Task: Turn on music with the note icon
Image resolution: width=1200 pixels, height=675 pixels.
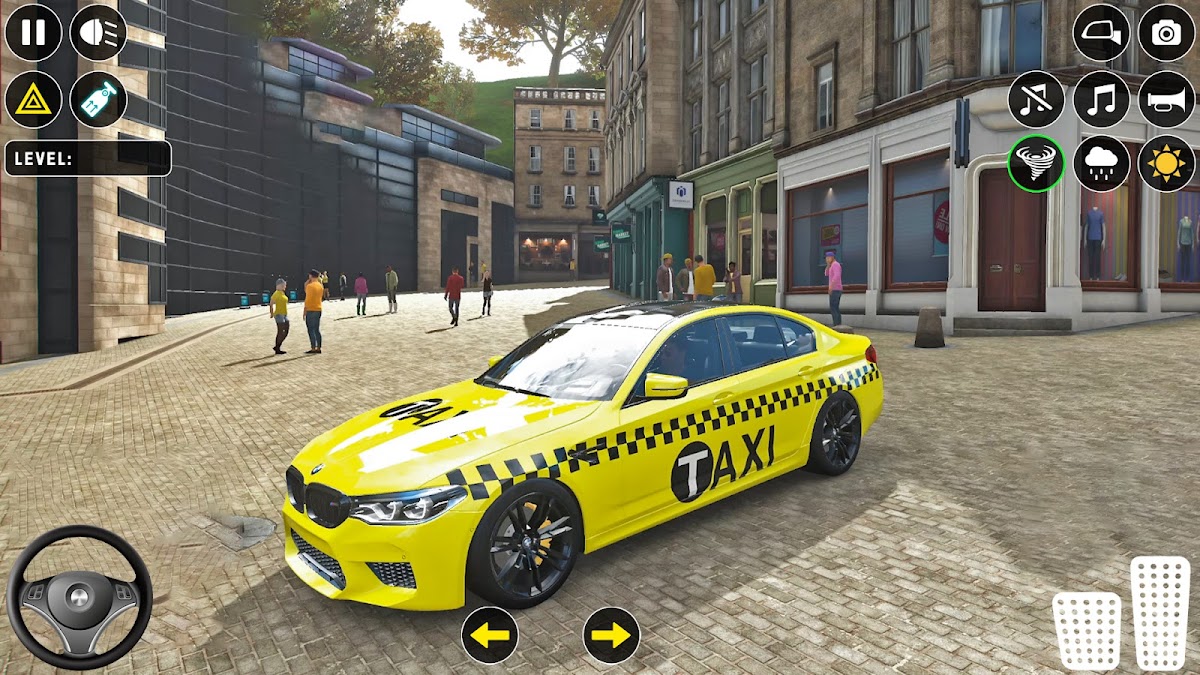Action: [x=1101, y=99]
